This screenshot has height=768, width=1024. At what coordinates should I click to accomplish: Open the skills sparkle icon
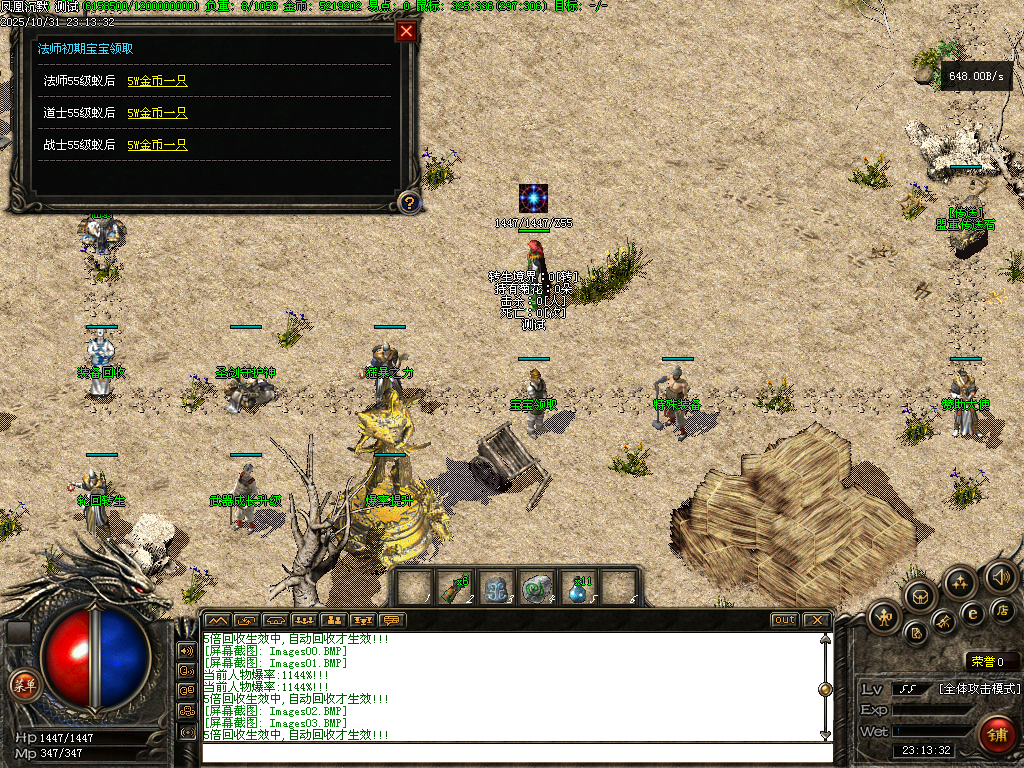coord(961,582)
